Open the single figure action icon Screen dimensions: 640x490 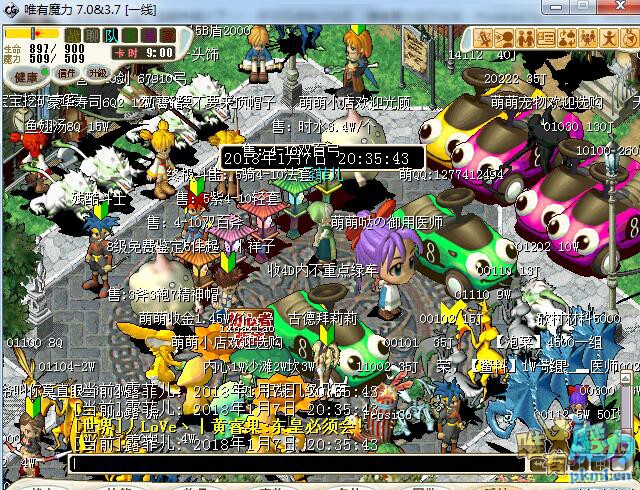point(608,38)
